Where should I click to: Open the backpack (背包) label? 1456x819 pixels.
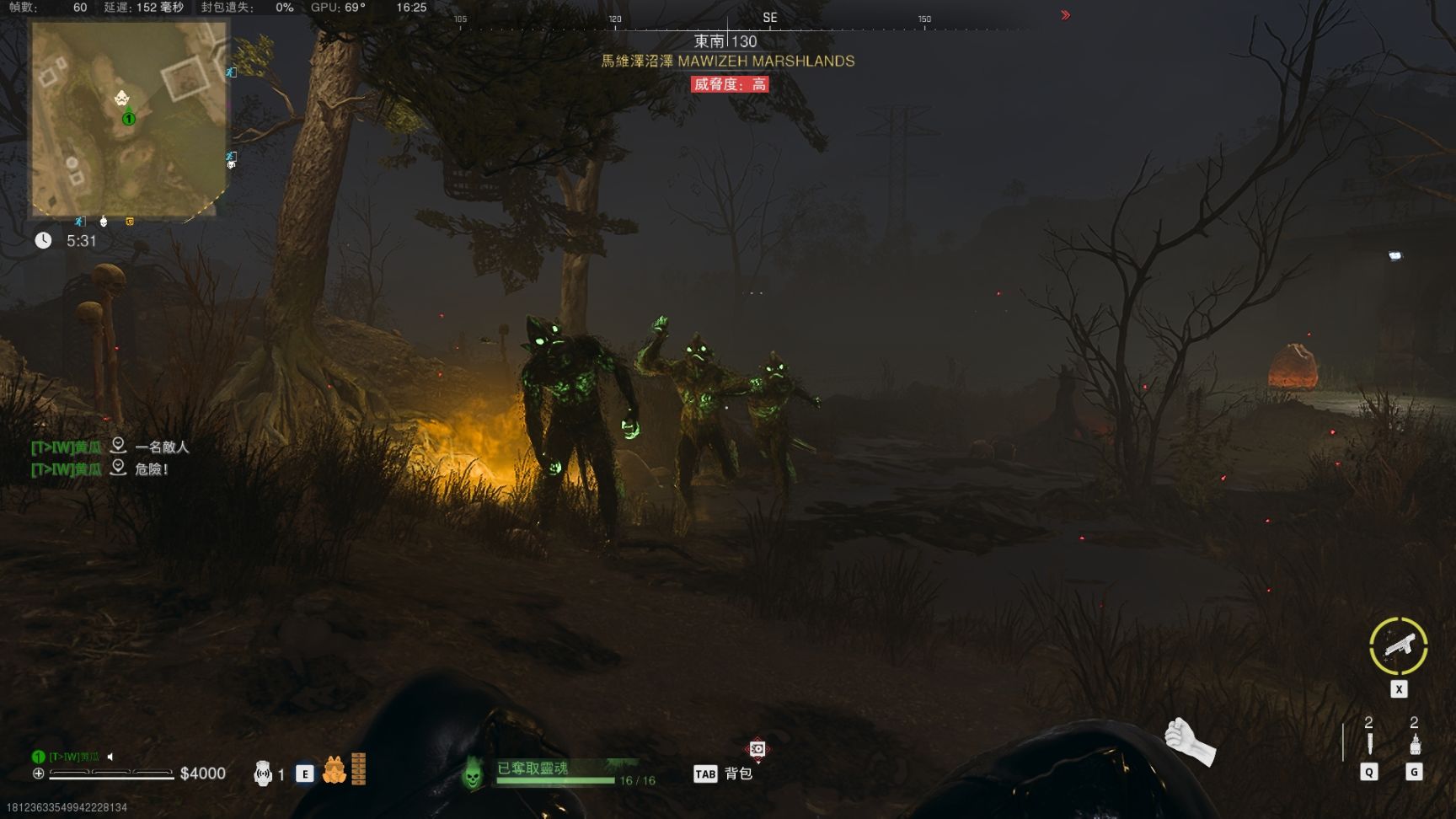(x=738, y=773)
